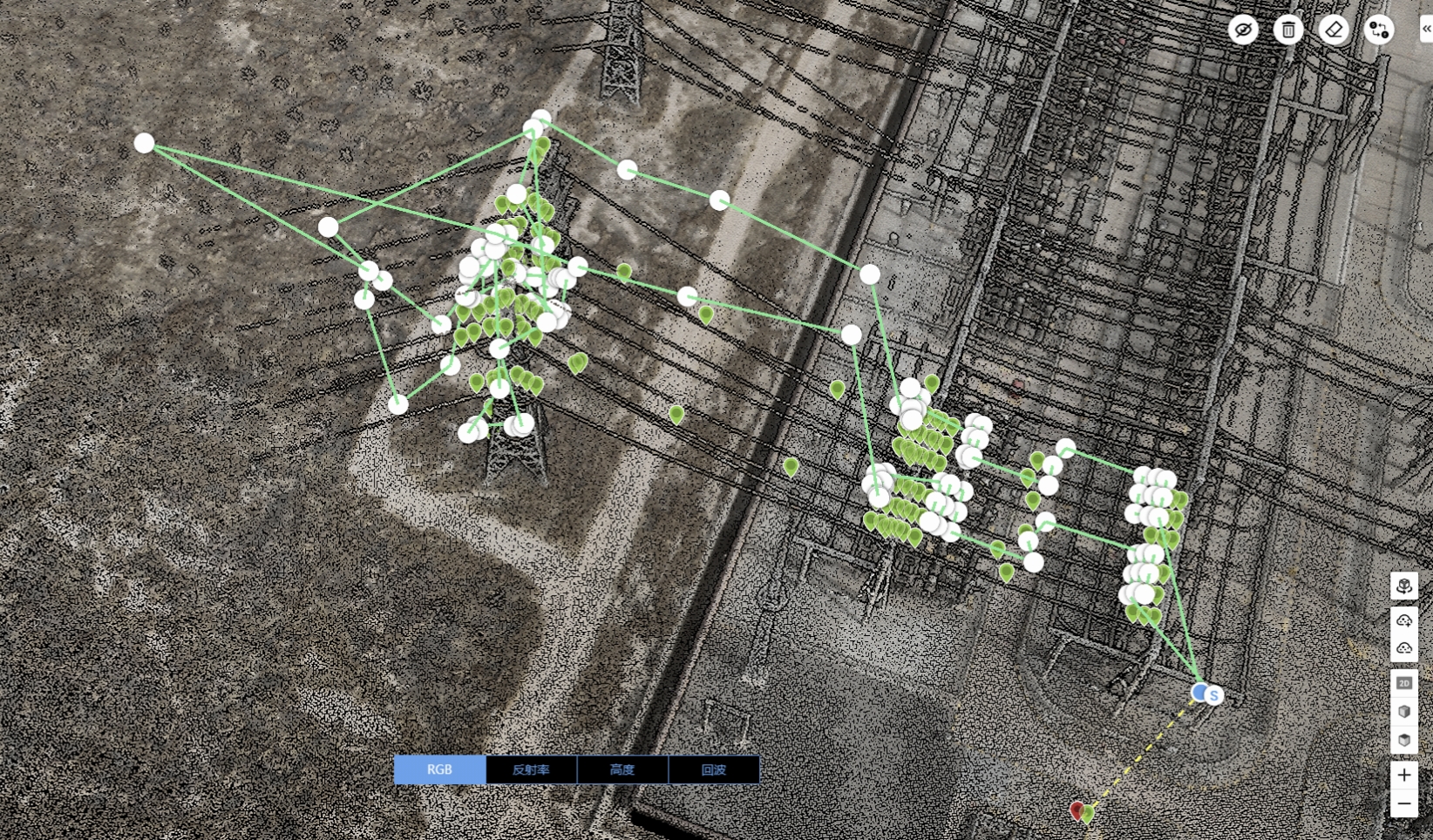Switch to the 高度 height view
The image size is (1433, 840).
[x=622, y=769]
